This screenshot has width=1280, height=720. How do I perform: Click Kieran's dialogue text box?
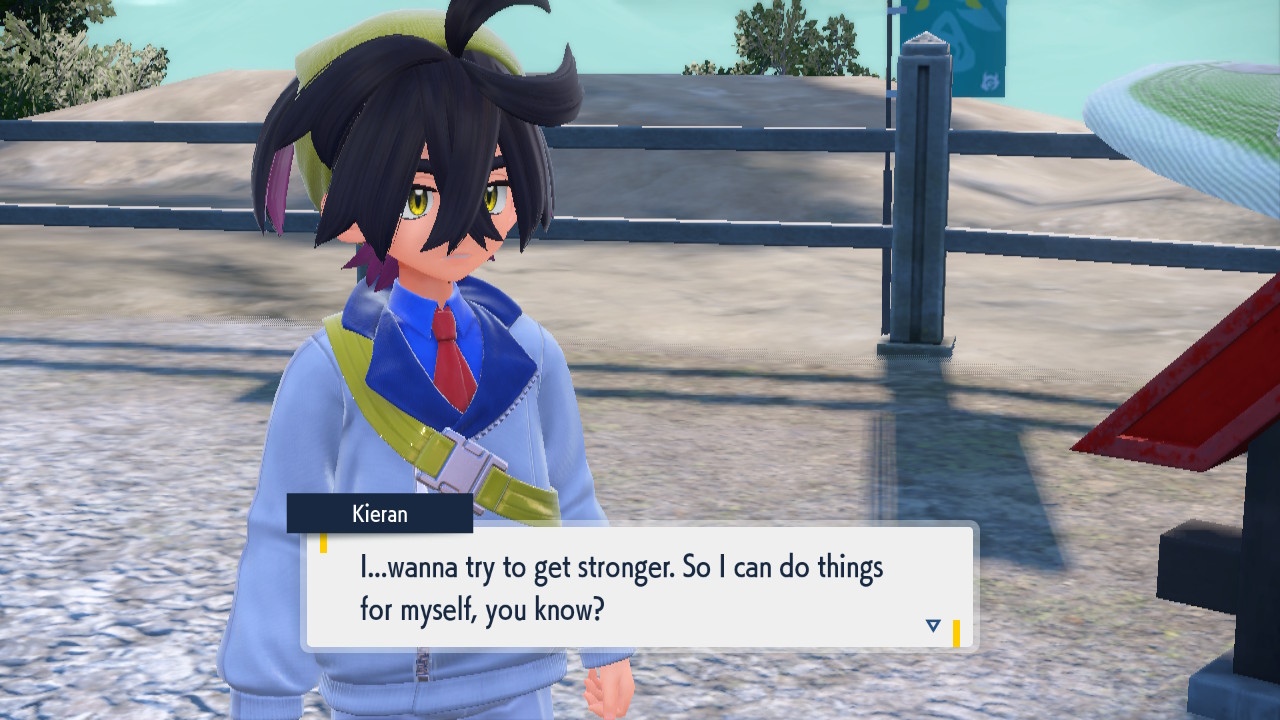pos(640,587)
